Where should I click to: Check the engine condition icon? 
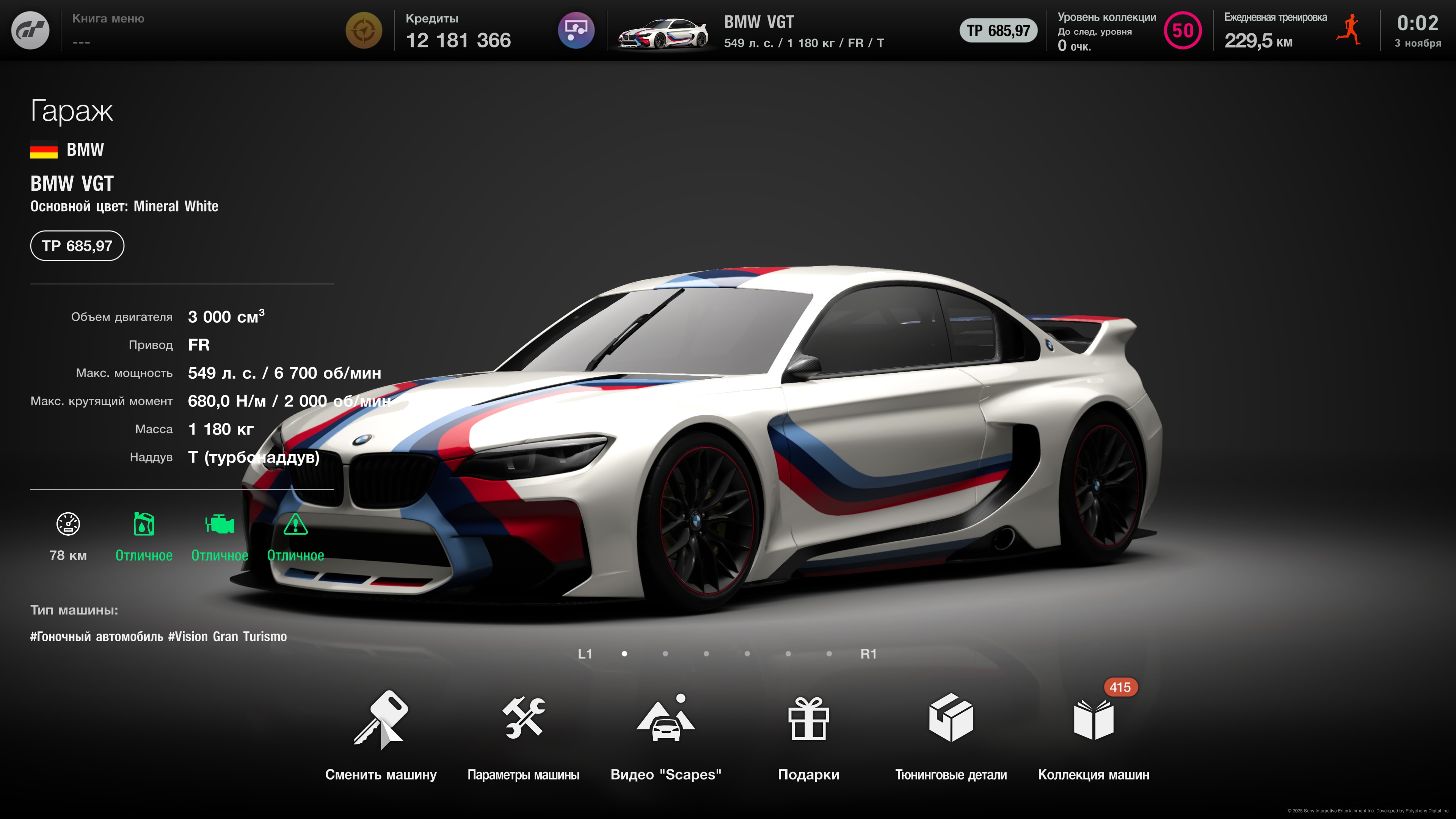tap(219, 524)
